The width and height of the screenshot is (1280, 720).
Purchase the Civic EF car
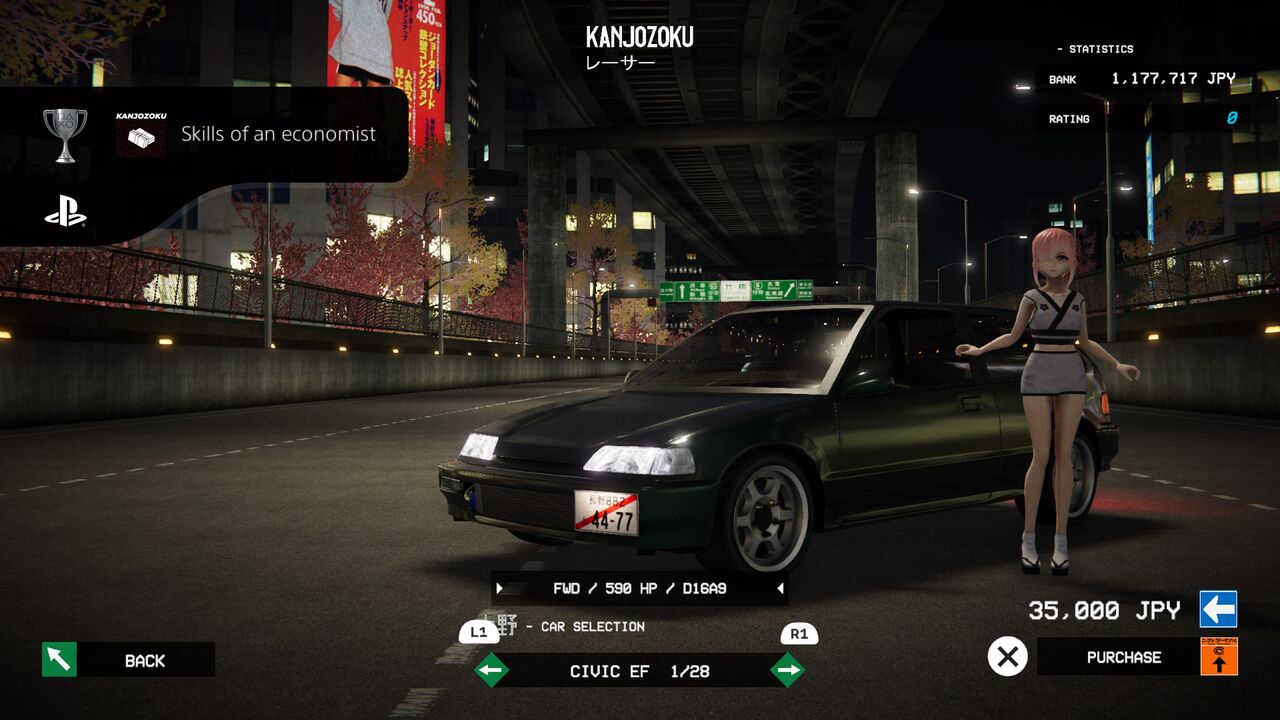click(1123, 657)
